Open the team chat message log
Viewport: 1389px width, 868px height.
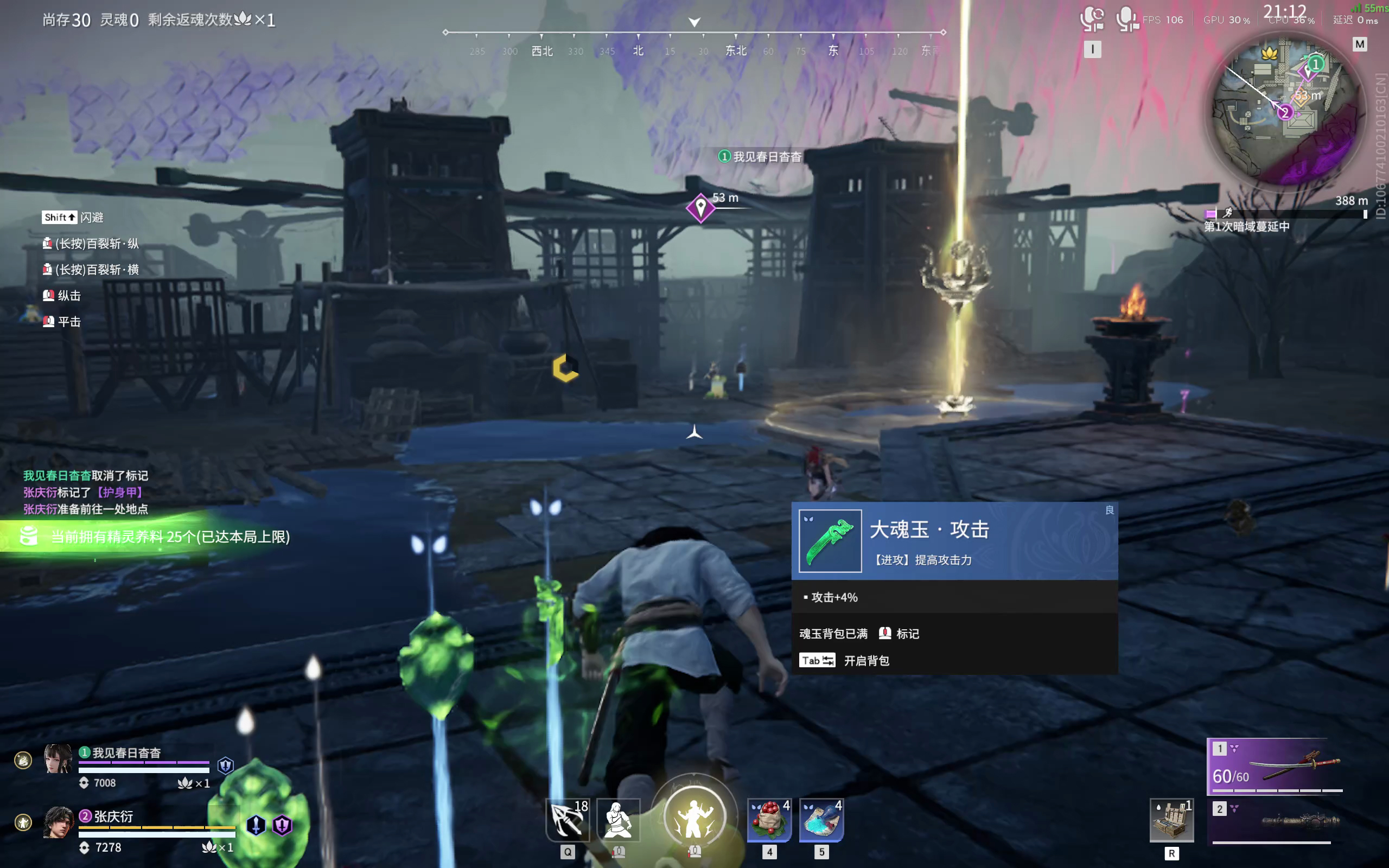[x=86, y=492]
